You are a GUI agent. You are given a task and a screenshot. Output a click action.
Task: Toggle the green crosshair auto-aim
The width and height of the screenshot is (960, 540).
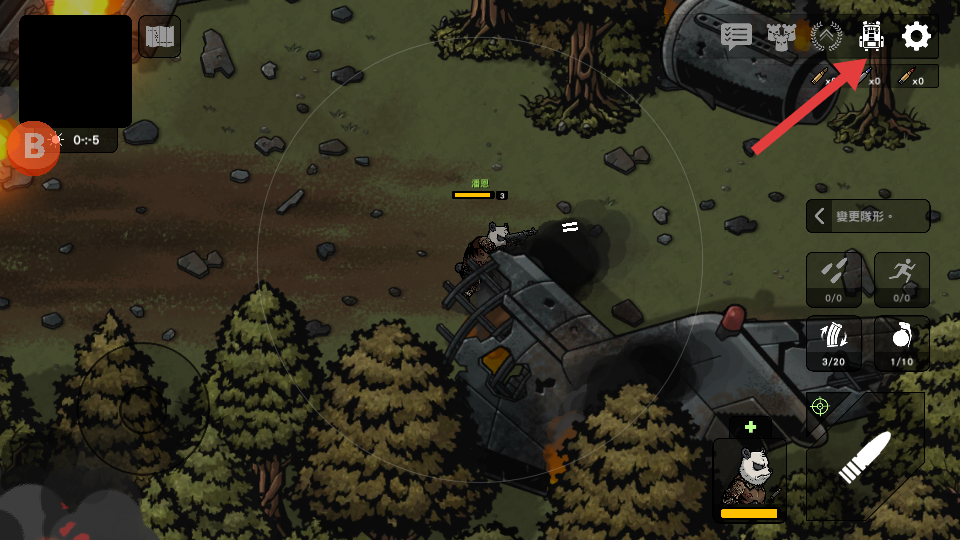[x=820, y=406]
